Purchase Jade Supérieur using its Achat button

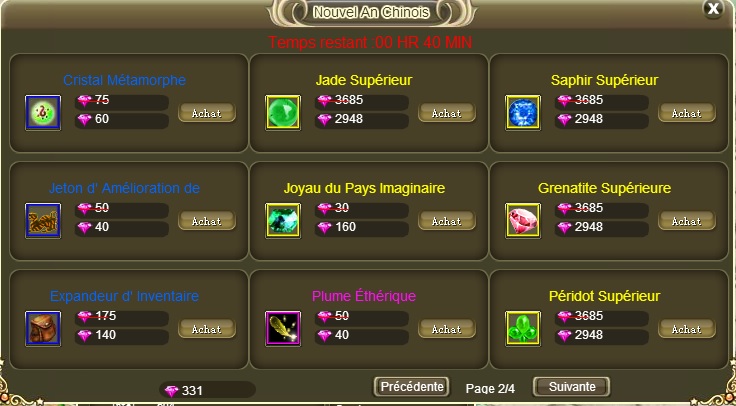[446, 113]
